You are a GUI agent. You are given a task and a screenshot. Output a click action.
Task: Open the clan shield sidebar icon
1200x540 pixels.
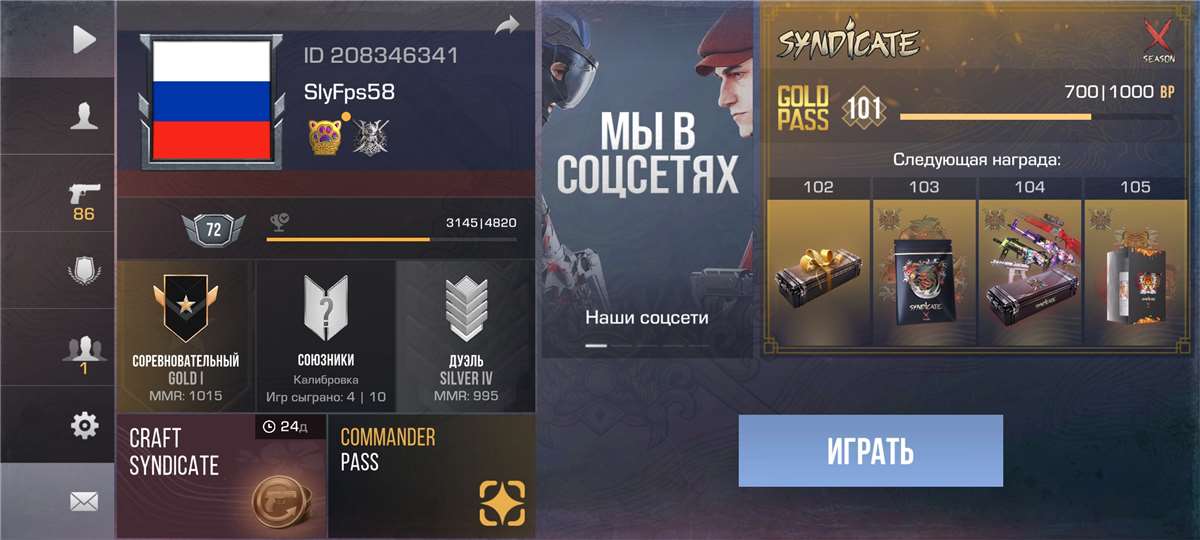coord(84,272)
